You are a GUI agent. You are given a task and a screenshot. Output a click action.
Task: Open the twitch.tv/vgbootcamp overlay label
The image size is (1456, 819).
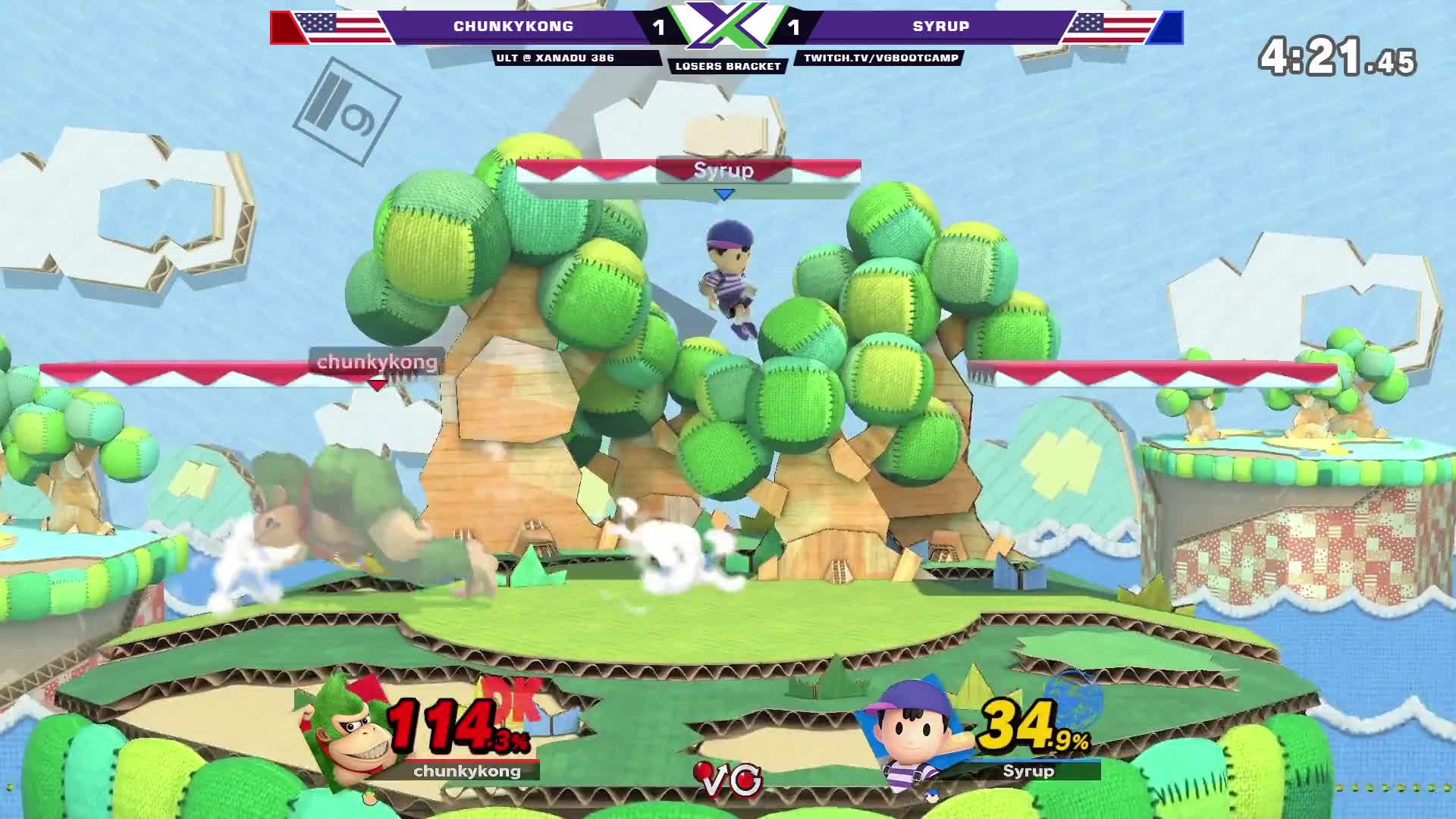tap(880, 58)
